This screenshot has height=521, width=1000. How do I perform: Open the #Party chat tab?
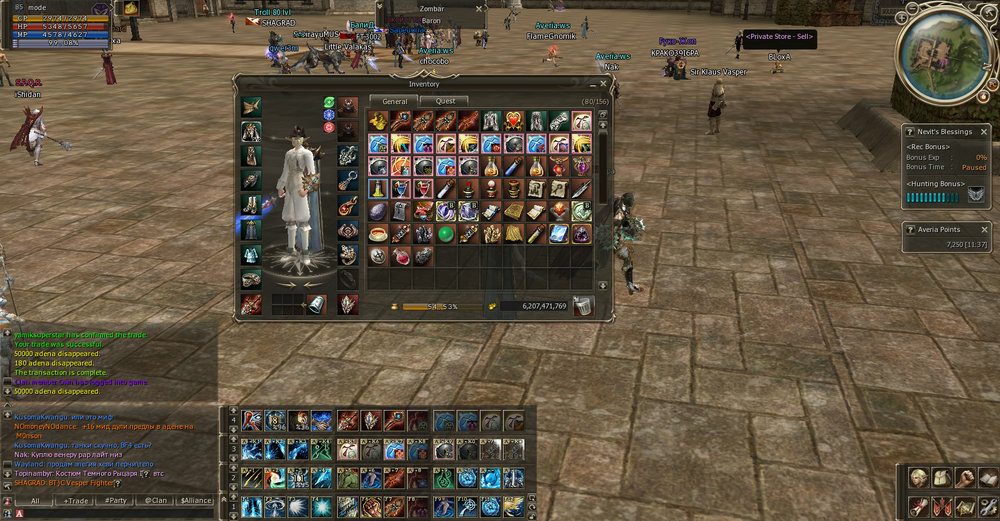tap(115, 500)
